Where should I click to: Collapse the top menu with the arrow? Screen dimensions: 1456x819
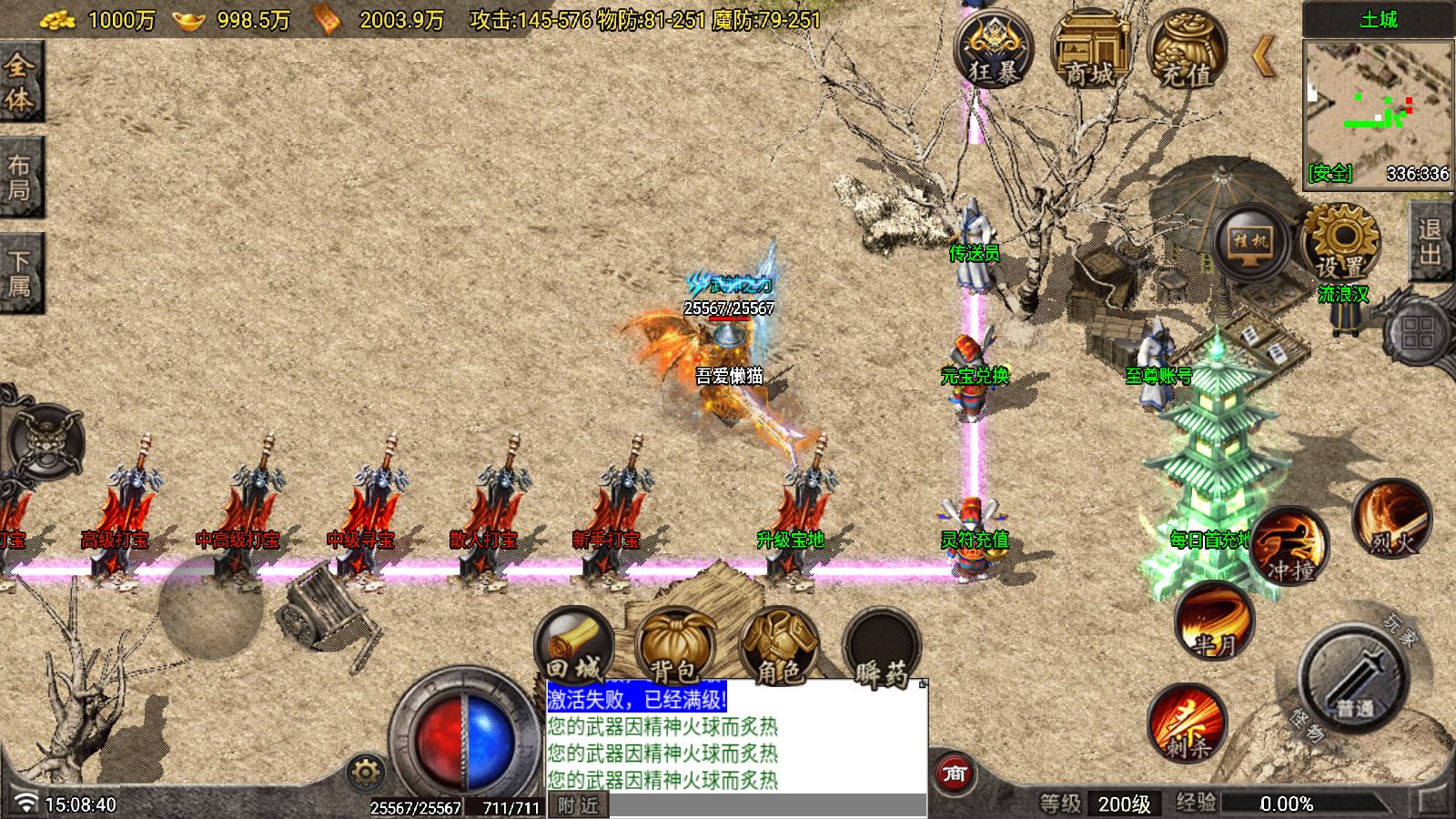(1264, 56)
